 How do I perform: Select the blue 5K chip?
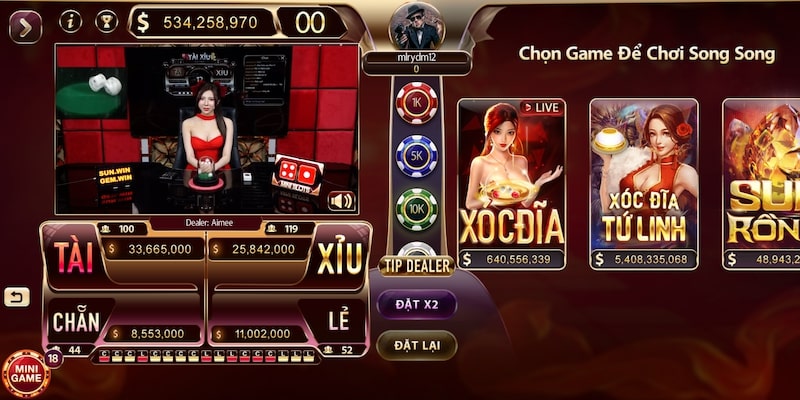tap(416, 156)
